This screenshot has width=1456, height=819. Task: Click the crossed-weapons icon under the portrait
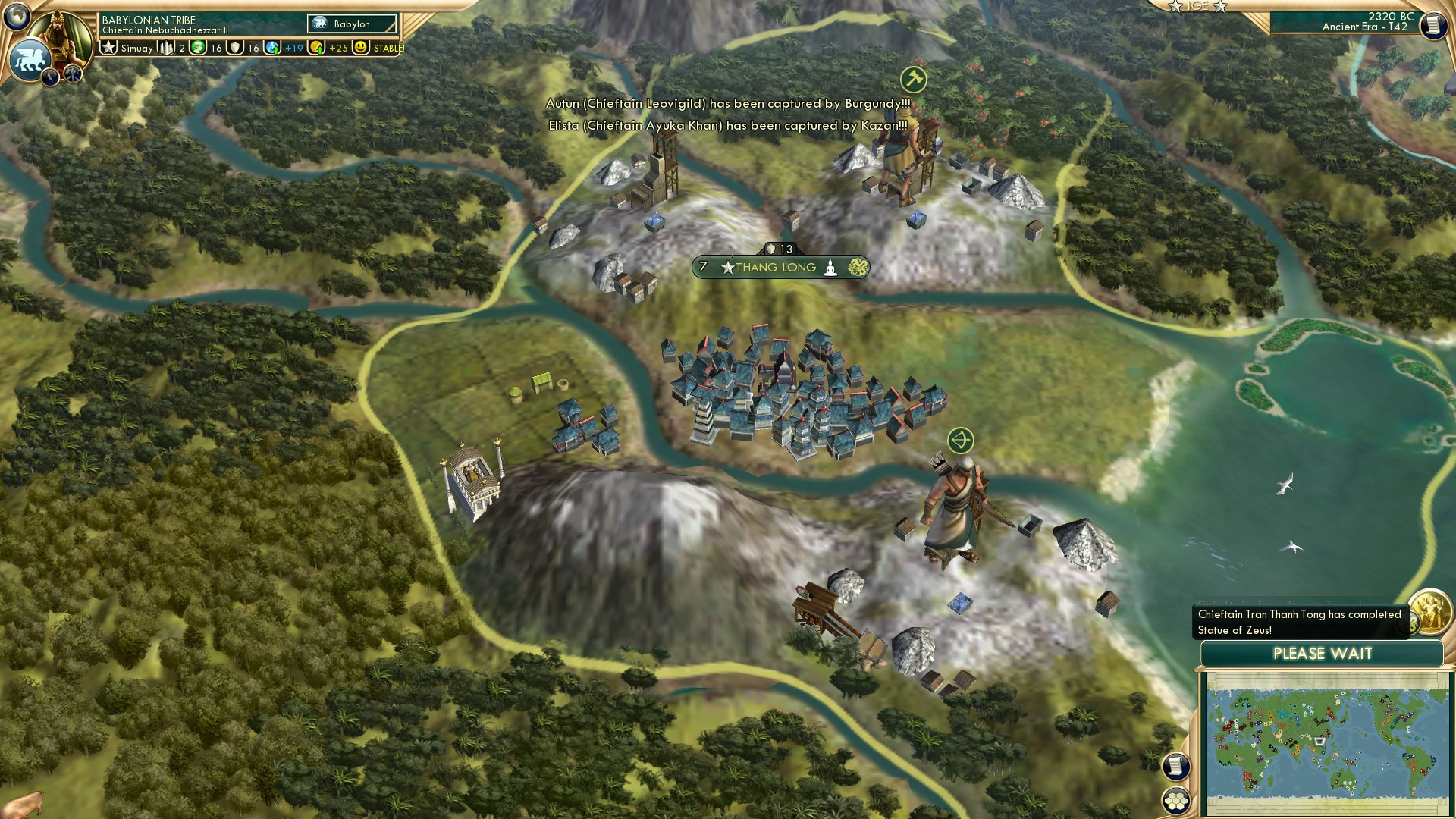tap(71, 74)
